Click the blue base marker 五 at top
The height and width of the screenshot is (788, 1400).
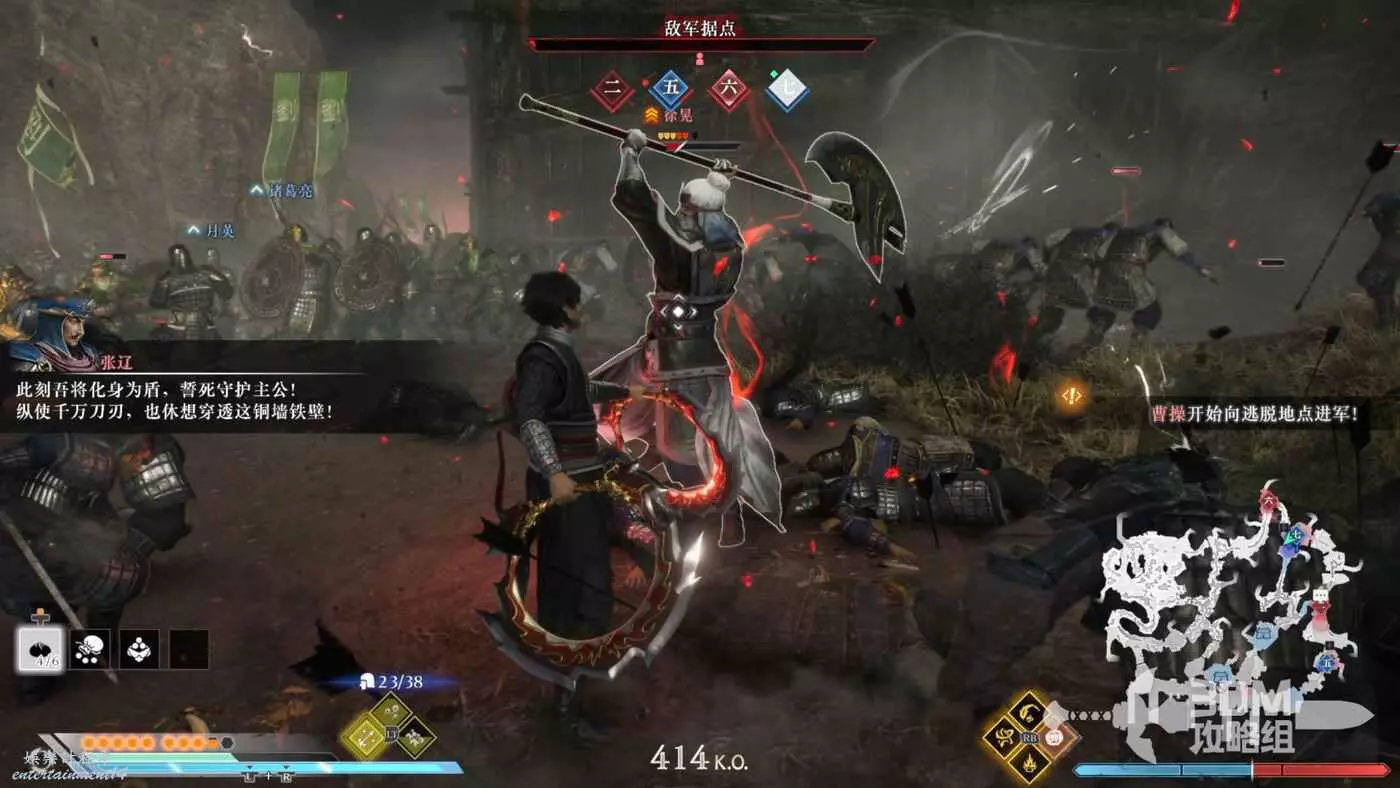(x=670, y=90)
